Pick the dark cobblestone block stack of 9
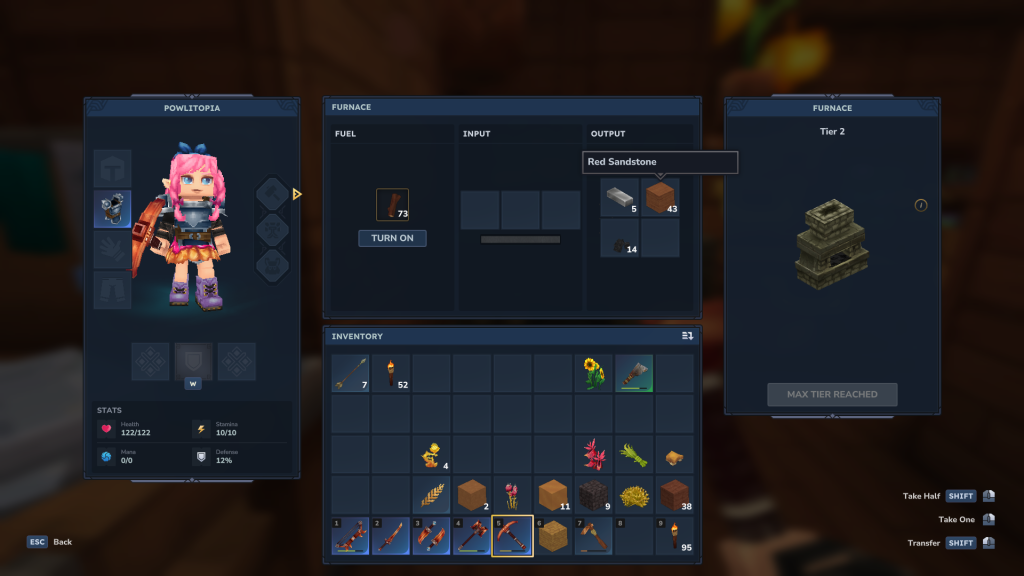The height and width of the screenshot is (576, 1024). pyautogui.click(x=594, y=495)
